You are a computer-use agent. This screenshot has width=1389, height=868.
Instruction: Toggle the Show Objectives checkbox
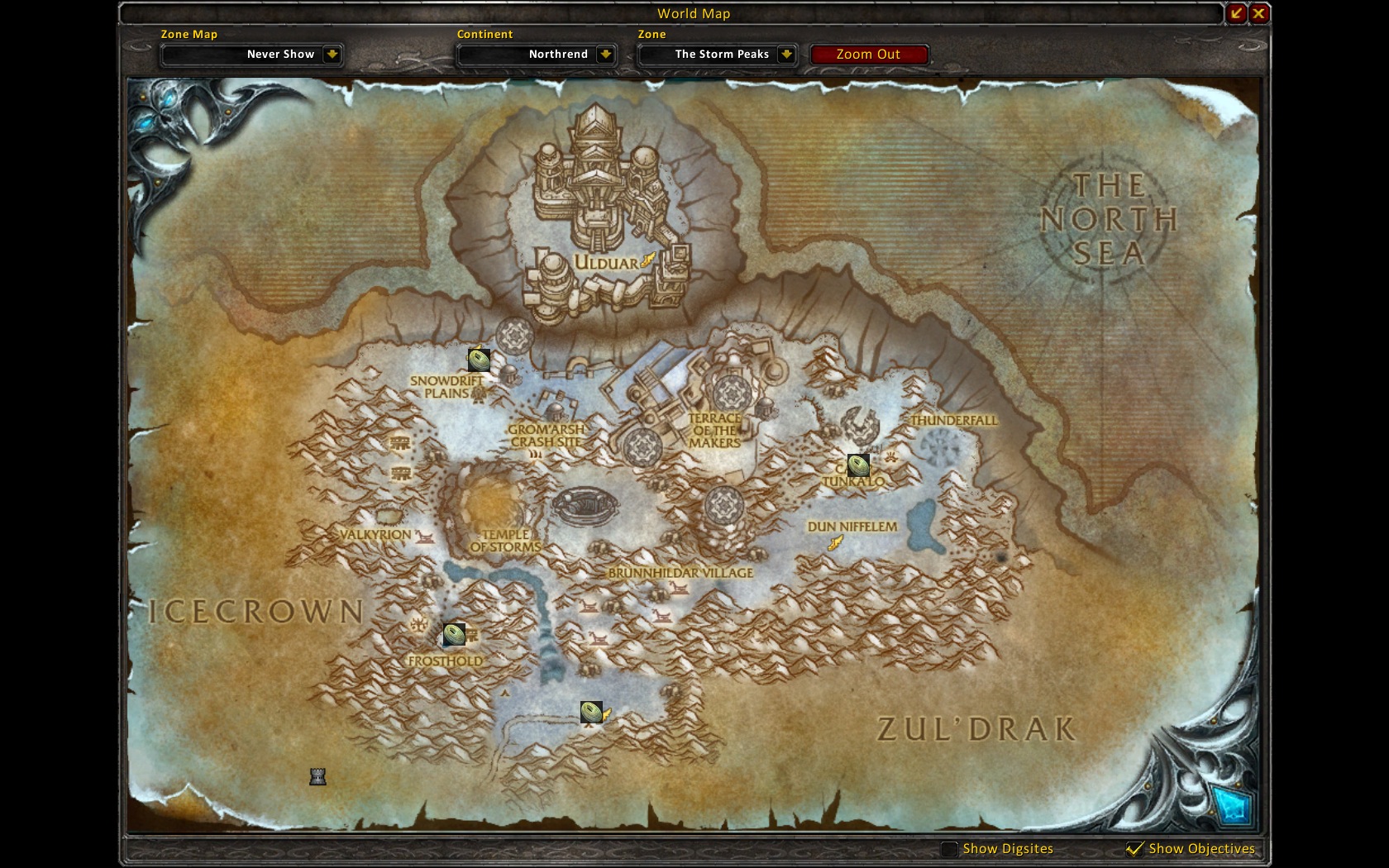click(x=1135, y=849)
